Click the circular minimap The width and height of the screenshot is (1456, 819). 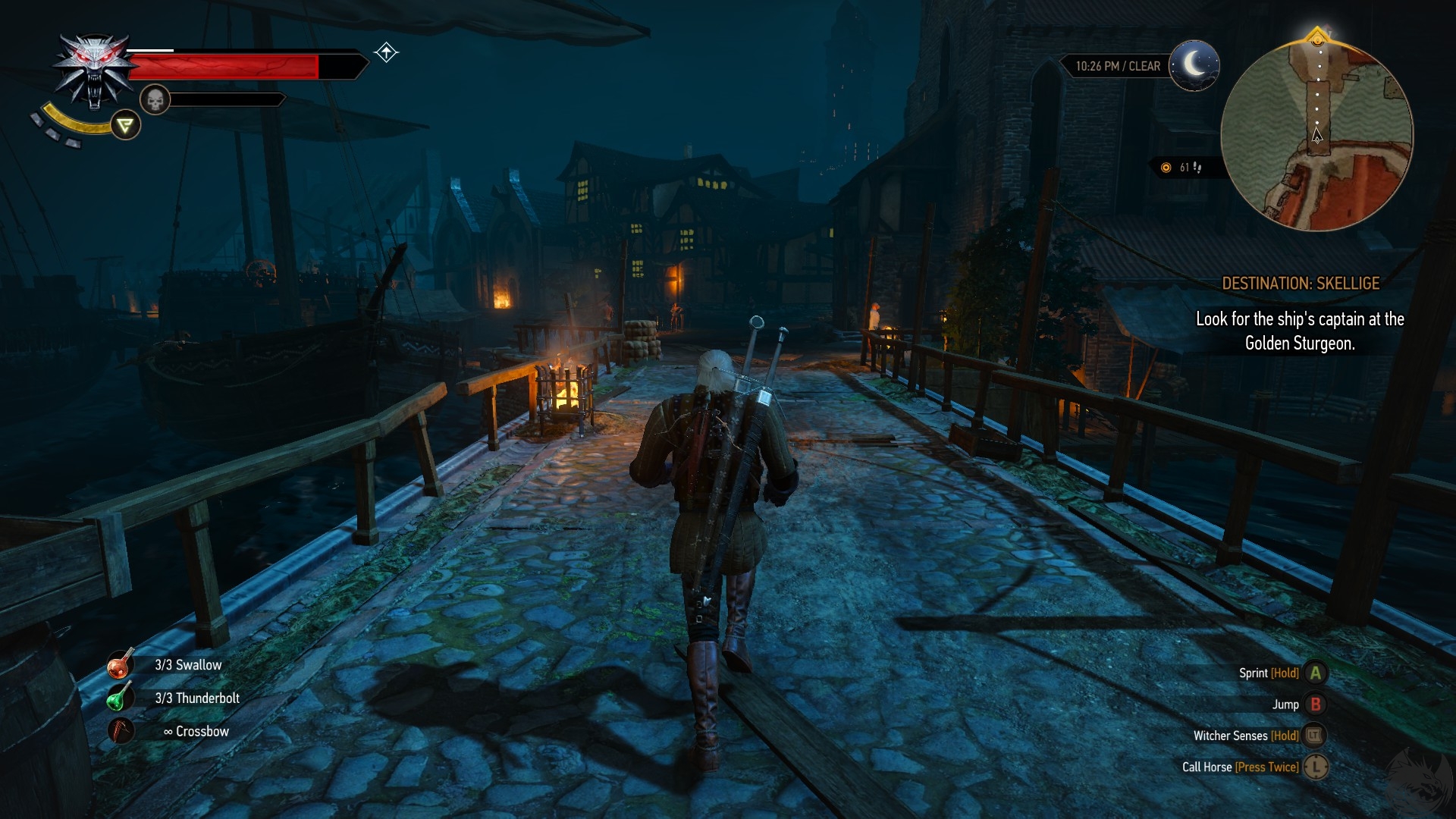click(1316, 135)
